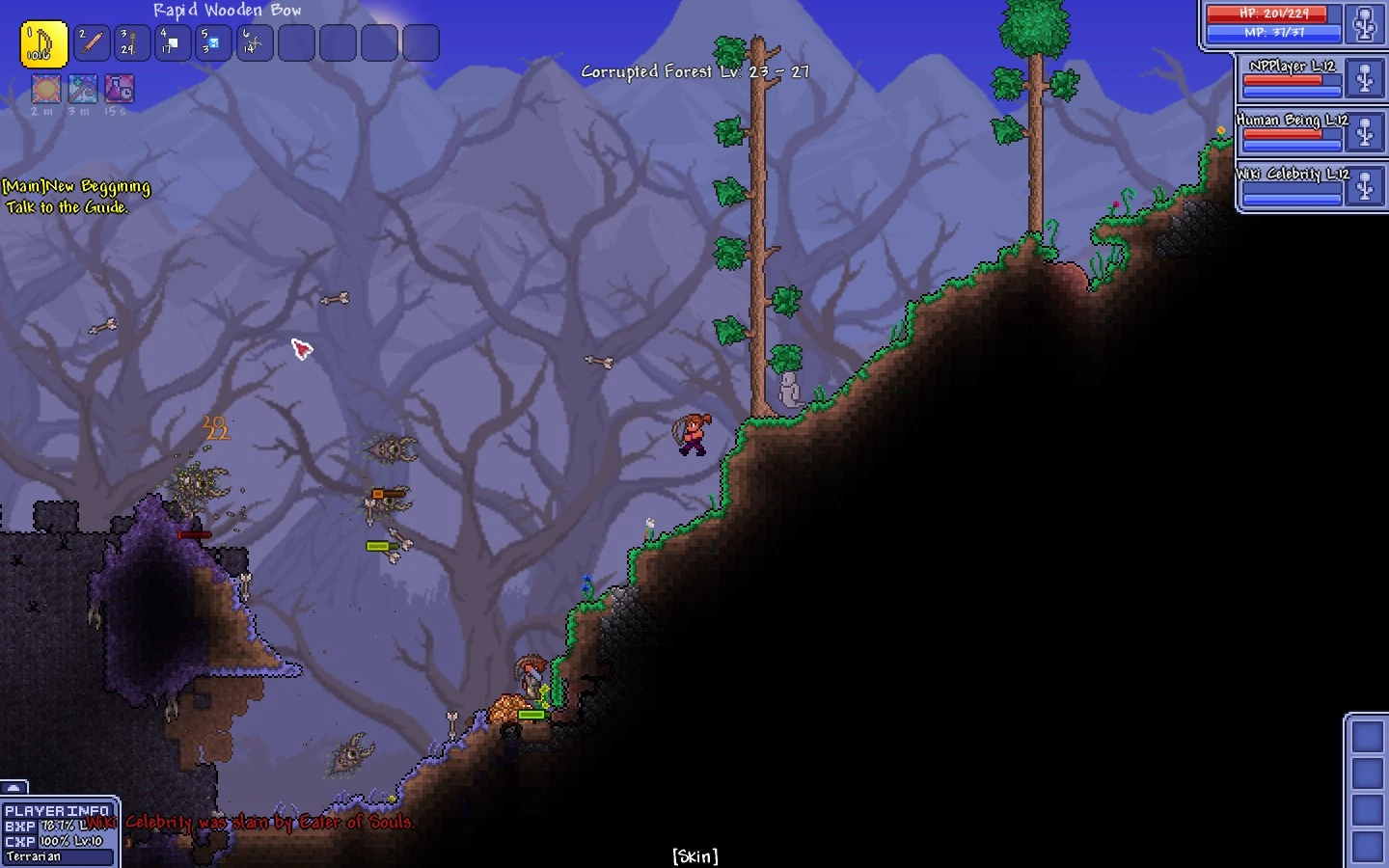Select the item stack in hotbar slot 4
Image resolution: width=1389 pixels, height=868 pixels.
click(173, 42)
